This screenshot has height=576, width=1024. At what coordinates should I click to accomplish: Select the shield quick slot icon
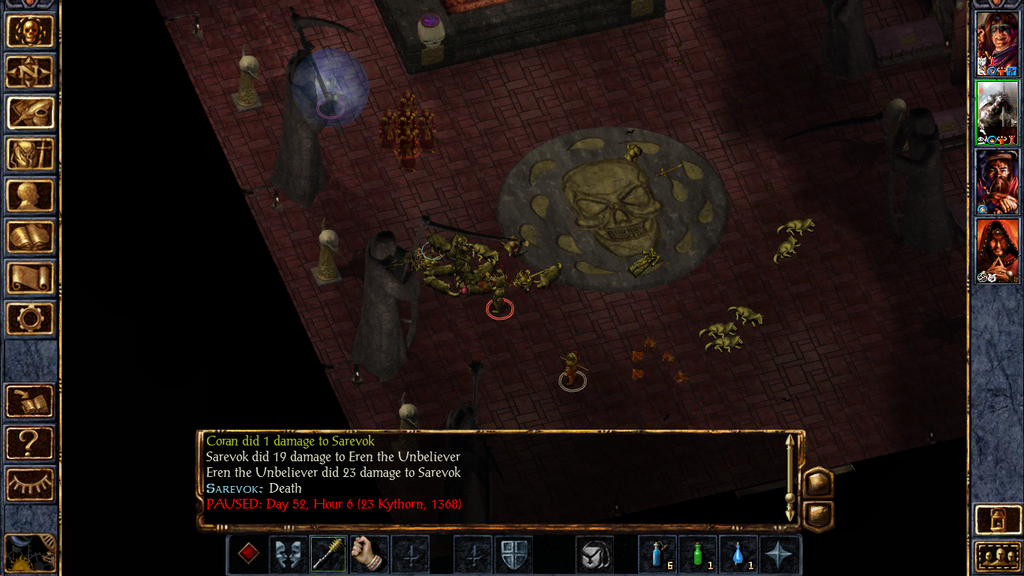pos(513,554)
